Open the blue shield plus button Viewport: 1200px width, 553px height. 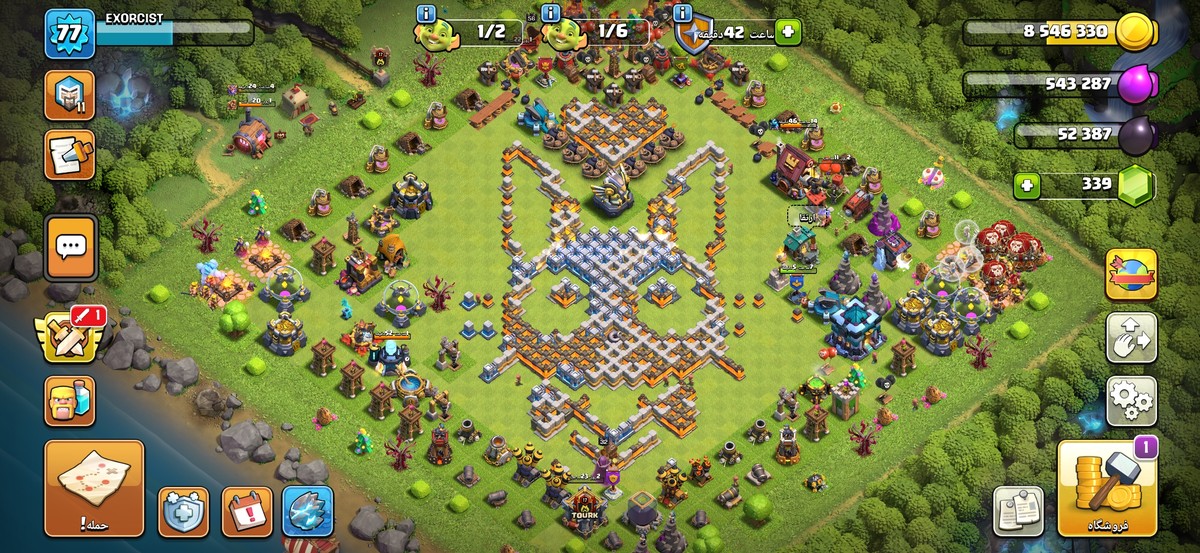click(183, 512)
